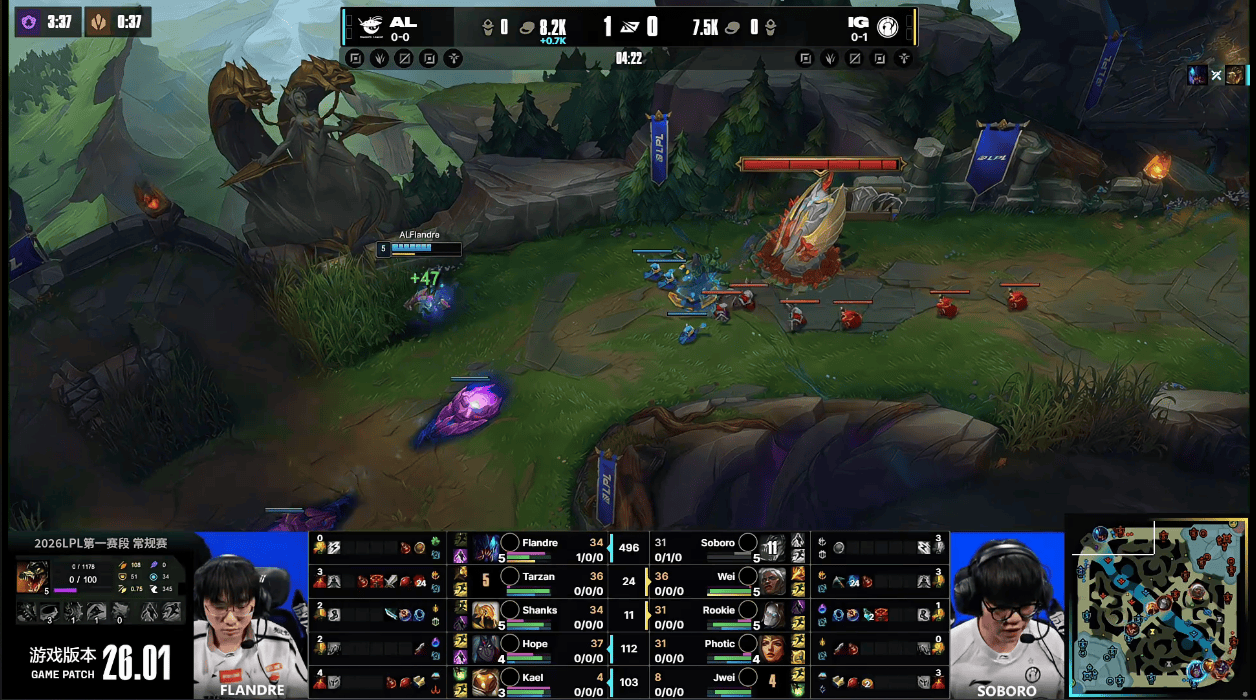
Task: Select the brown objective timer icon
Action: pyautogui.click(x=99, y=22)
